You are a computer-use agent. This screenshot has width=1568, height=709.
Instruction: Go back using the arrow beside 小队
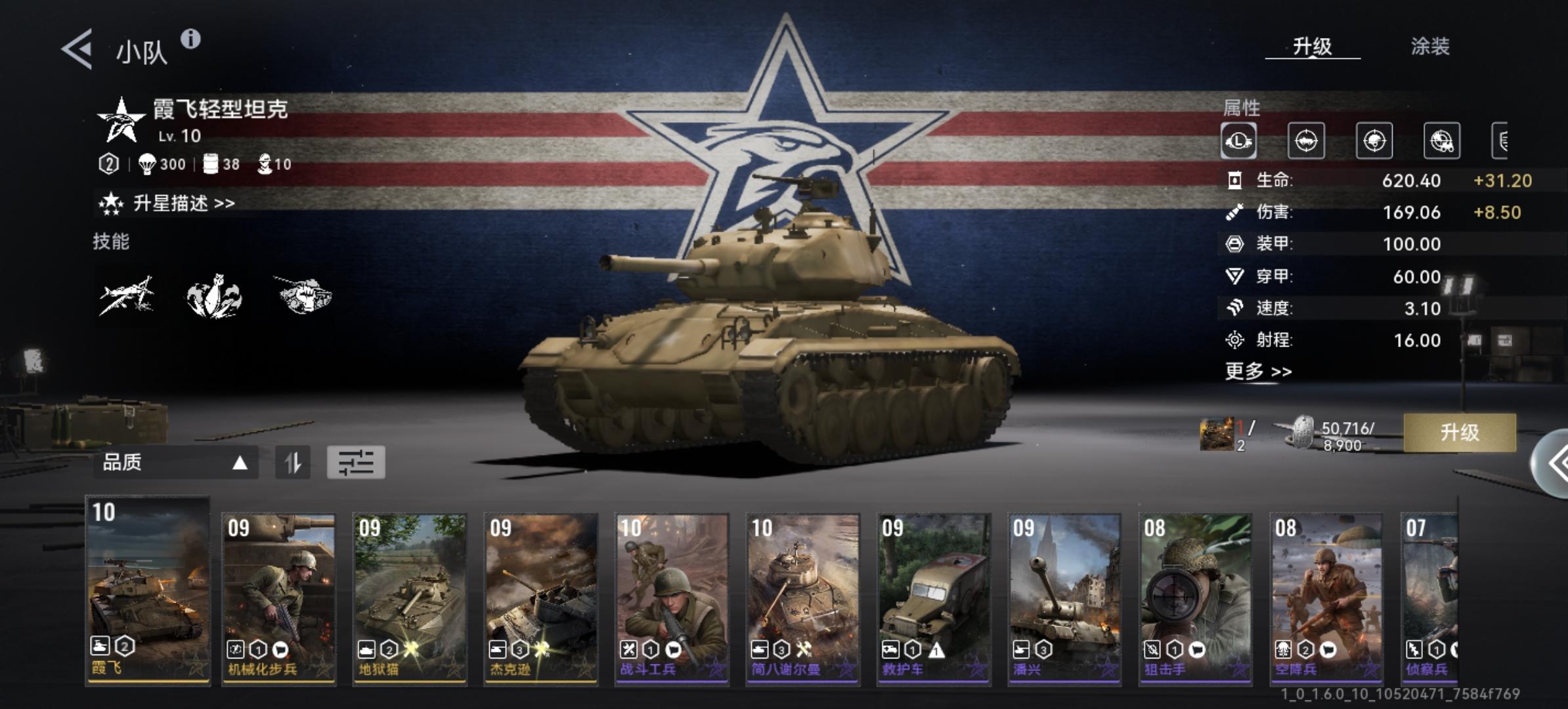click(77, 49)
